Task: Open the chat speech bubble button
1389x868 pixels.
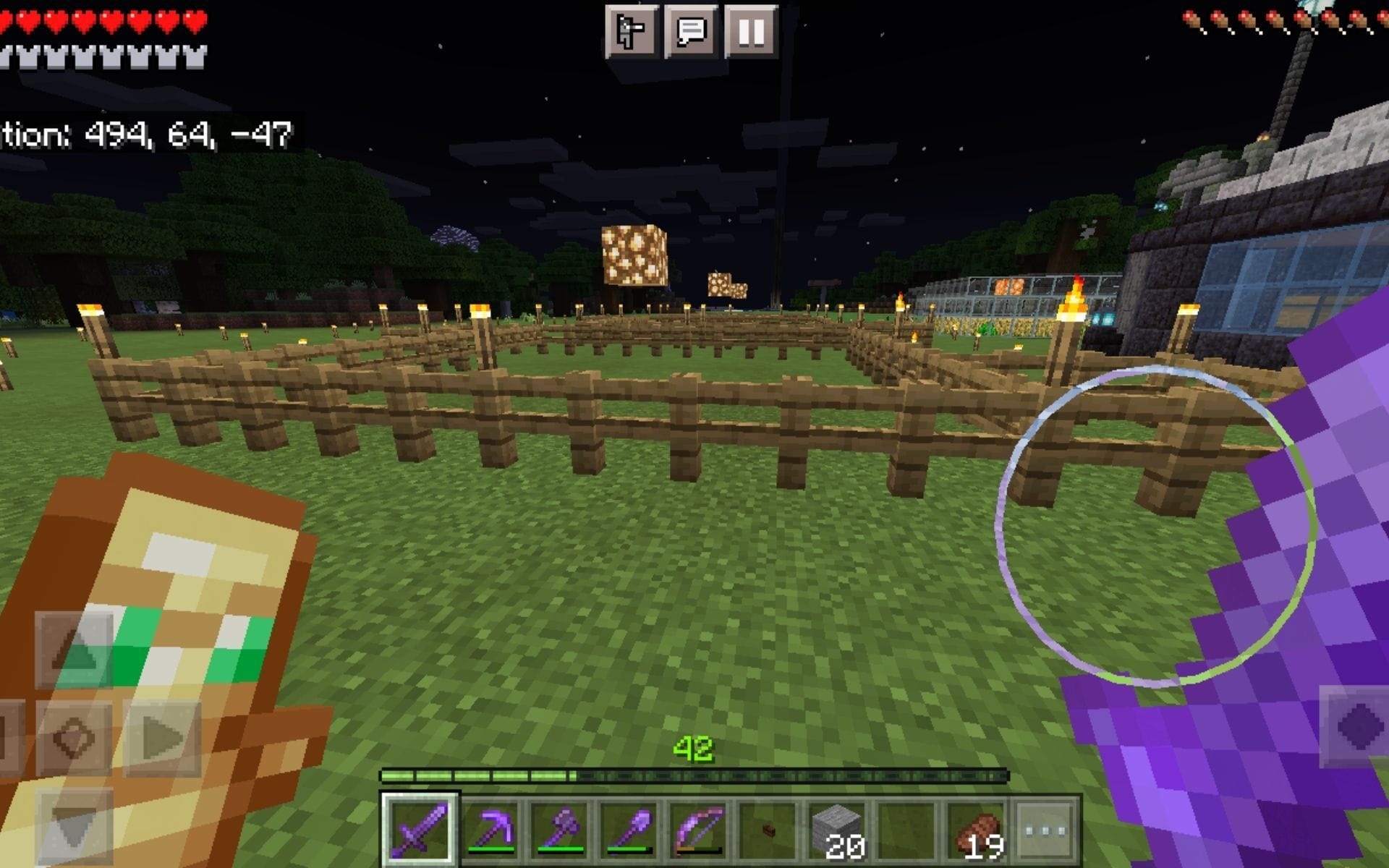Action: pos(692,30)
